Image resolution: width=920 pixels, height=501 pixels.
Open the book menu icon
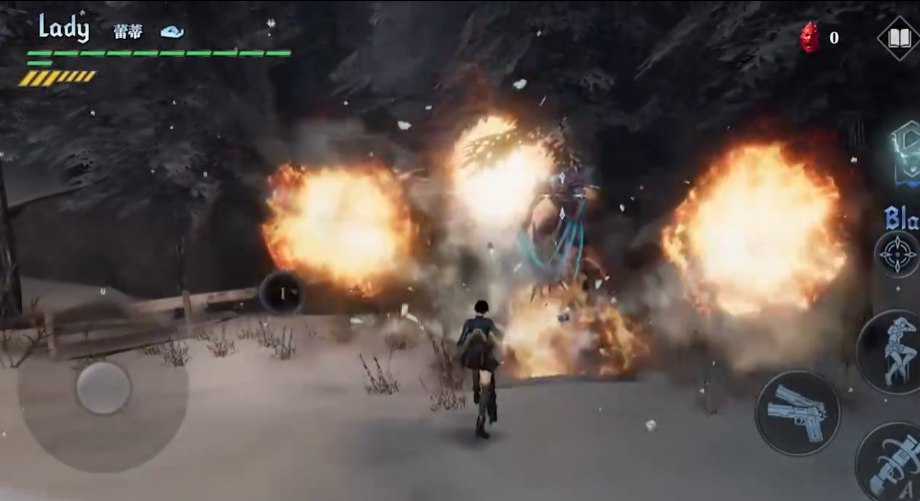[898, 38]
